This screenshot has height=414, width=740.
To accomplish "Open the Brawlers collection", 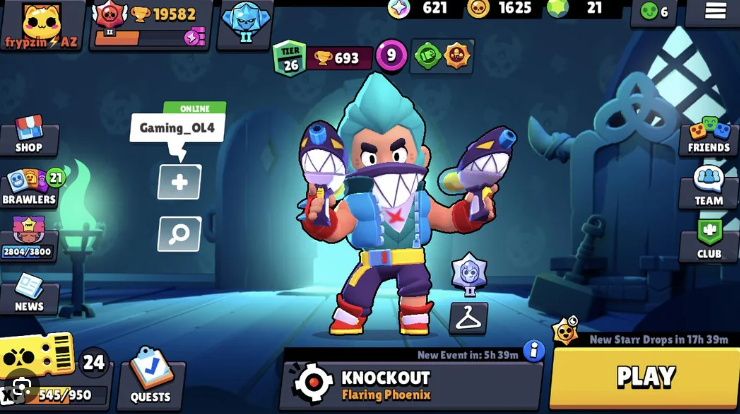I will (30, 187).
